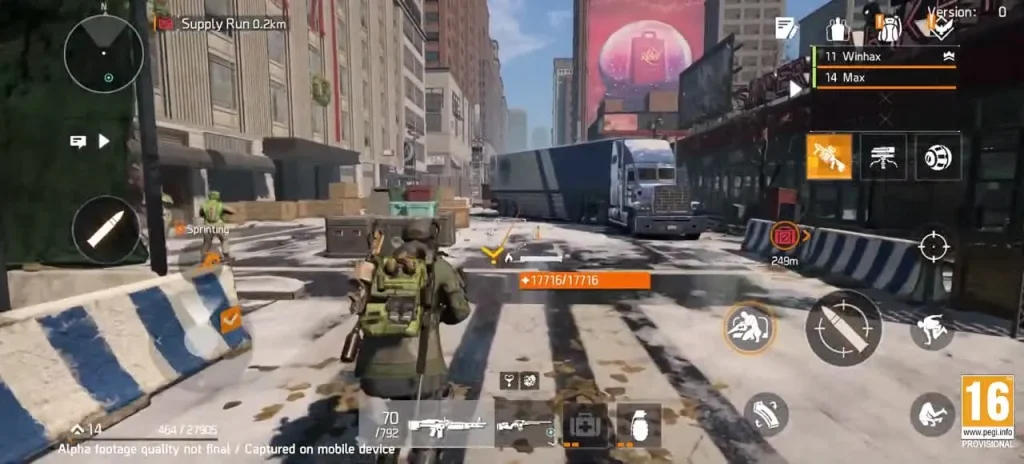1024x464 pixels.
Task: Tap the crosshair aim-down-sights button
Action: pyautogui.click(x=934, y=245)
